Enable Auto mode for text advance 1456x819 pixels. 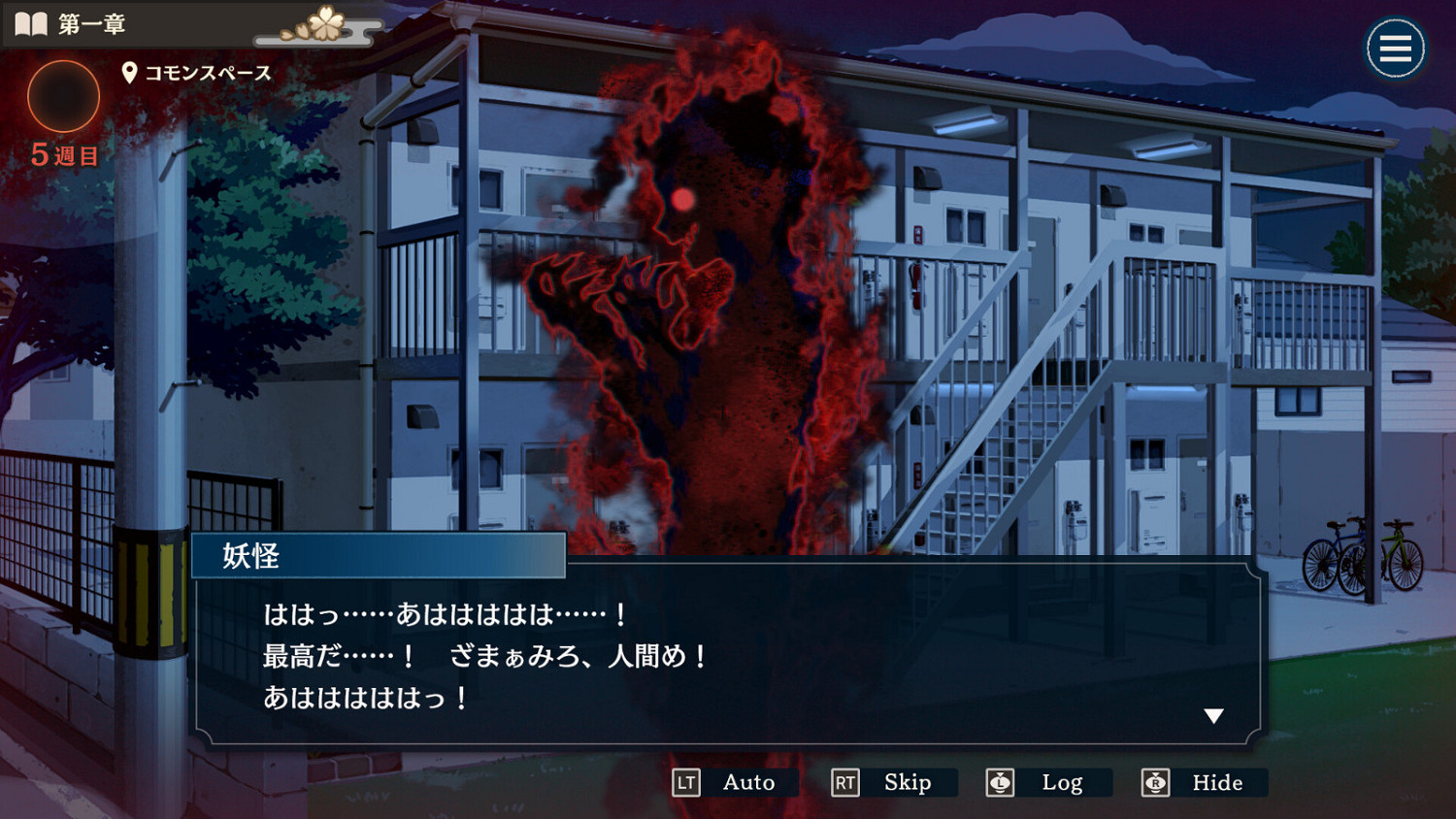pos(747,782)
